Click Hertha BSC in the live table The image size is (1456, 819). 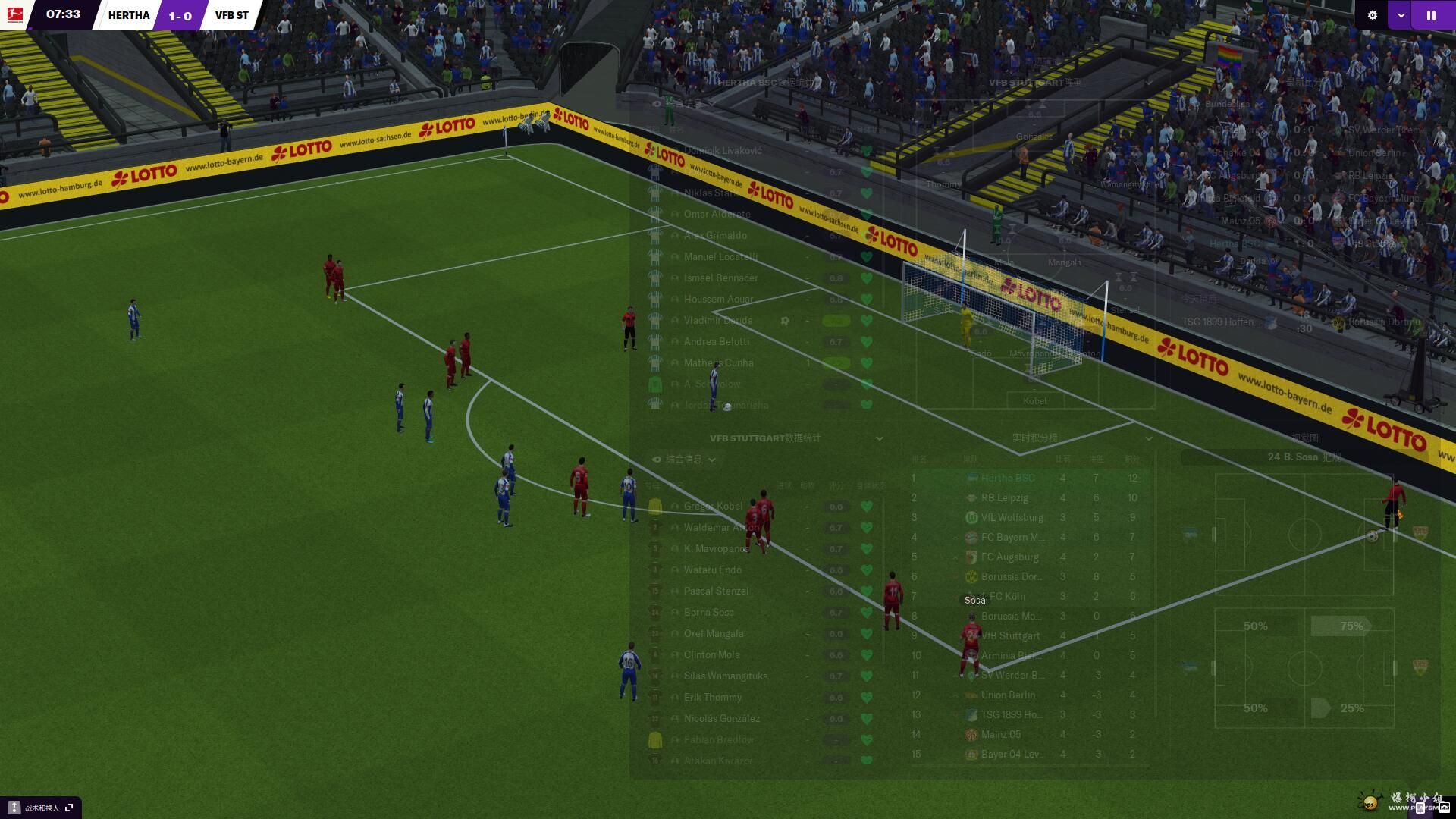pos(1007,479)
